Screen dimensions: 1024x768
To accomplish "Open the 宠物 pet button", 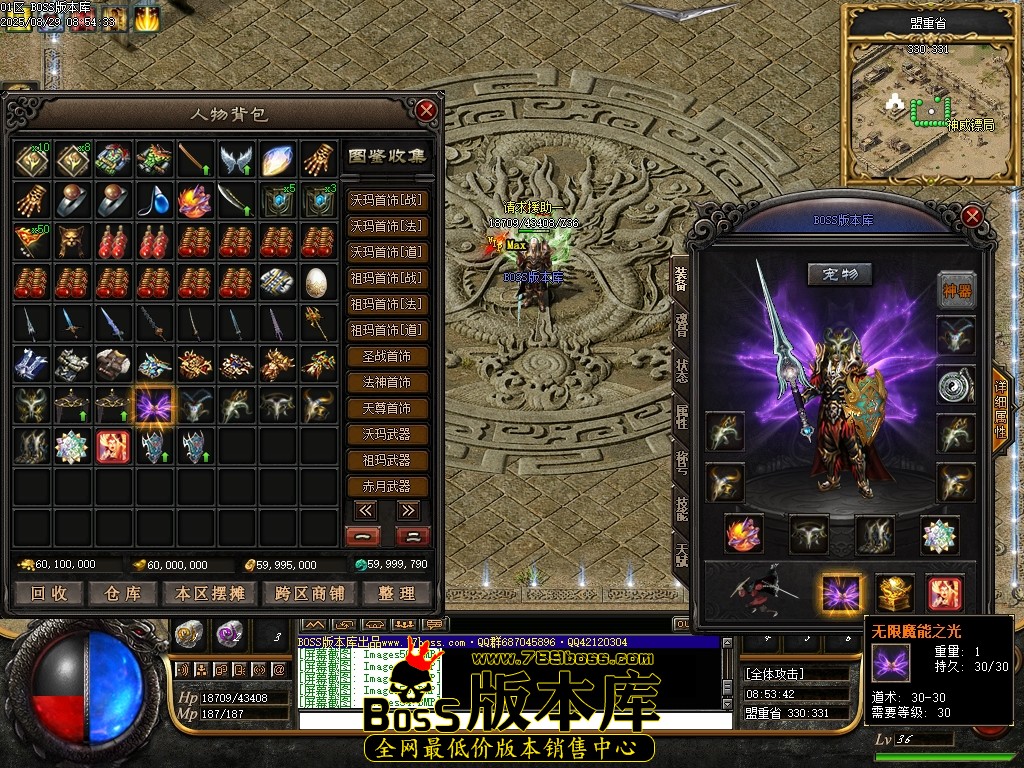I will tap(840, 274).
